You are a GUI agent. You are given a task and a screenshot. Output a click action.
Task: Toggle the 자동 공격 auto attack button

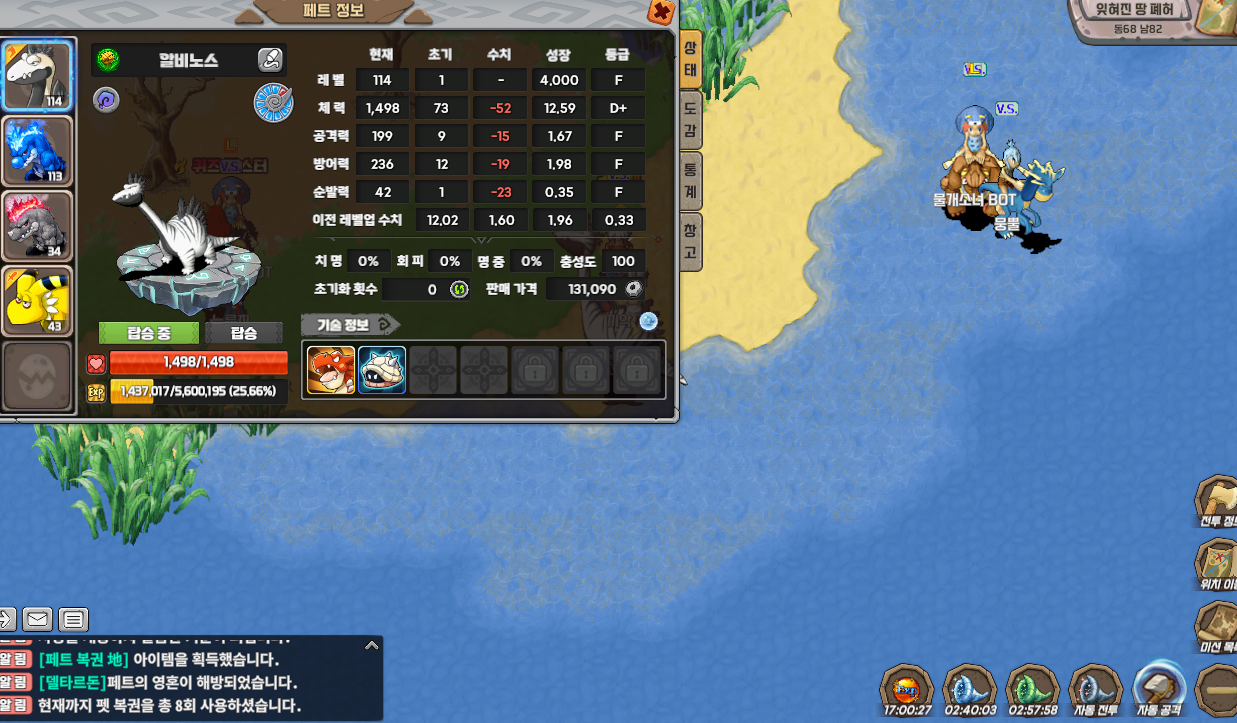coord(1160,688)
